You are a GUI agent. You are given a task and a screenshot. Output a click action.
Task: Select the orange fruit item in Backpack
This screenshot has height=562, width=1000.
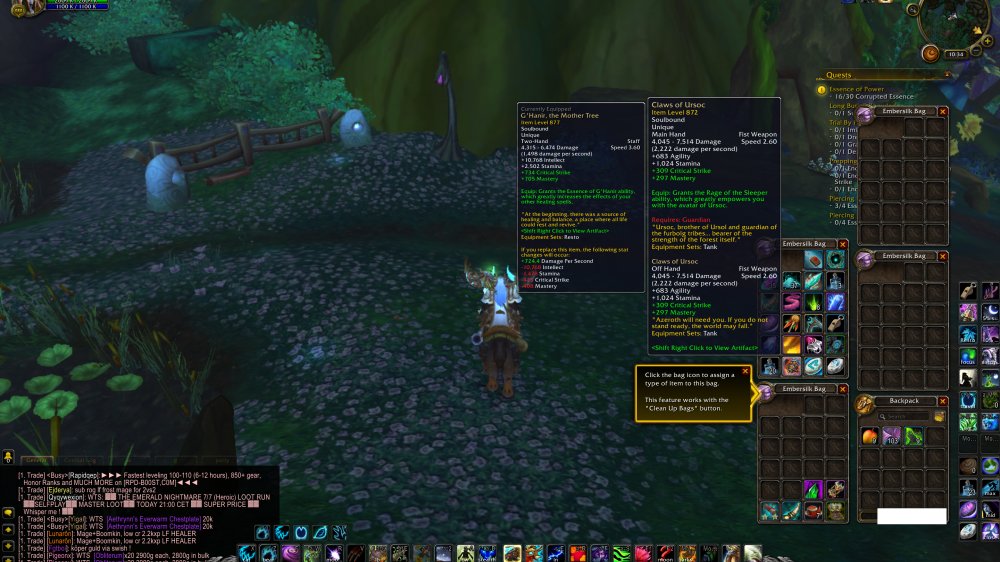869,436
